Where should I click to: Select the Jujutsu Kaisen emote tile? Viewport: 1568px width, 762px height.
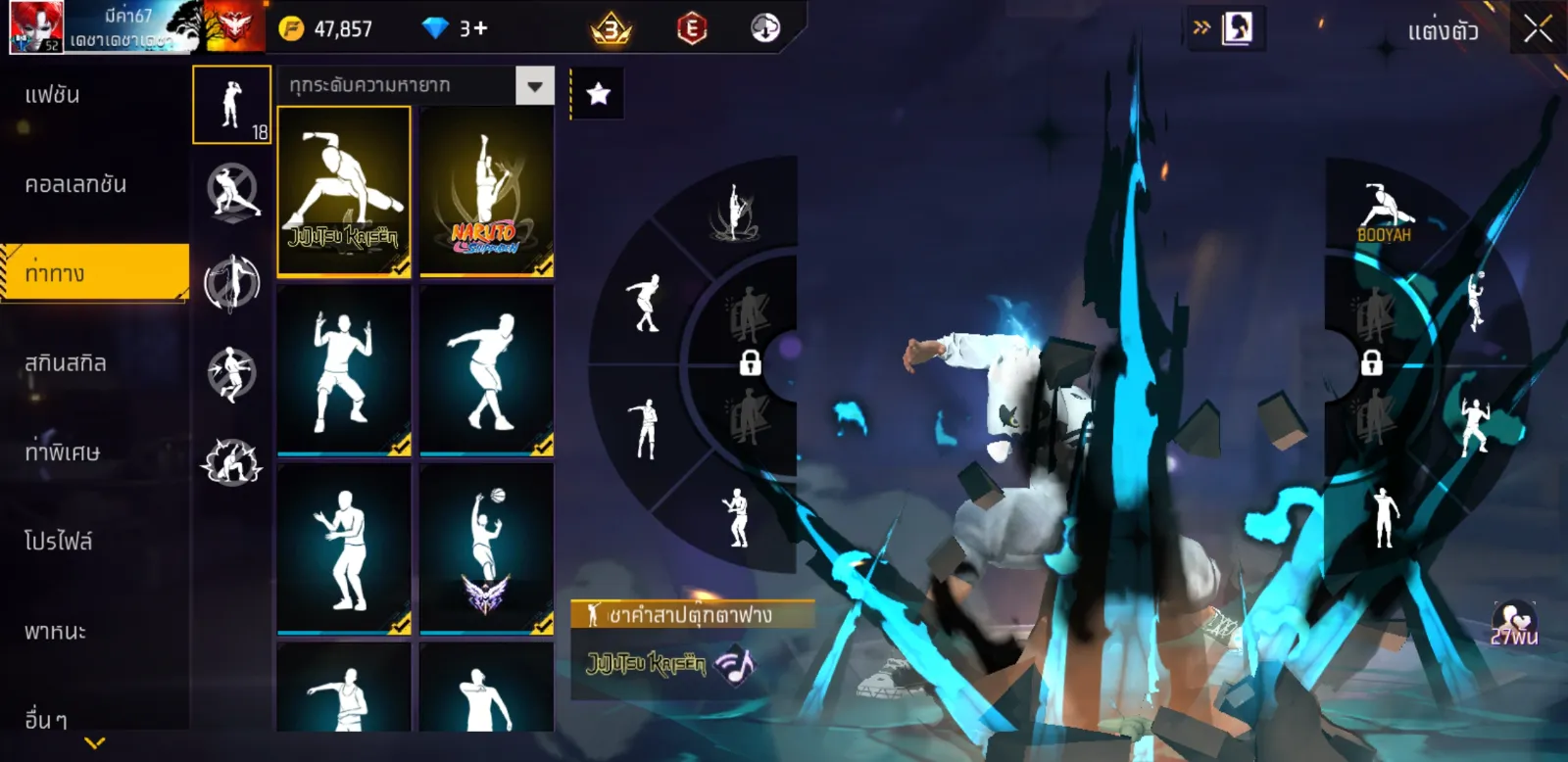(x=344, y=191)
